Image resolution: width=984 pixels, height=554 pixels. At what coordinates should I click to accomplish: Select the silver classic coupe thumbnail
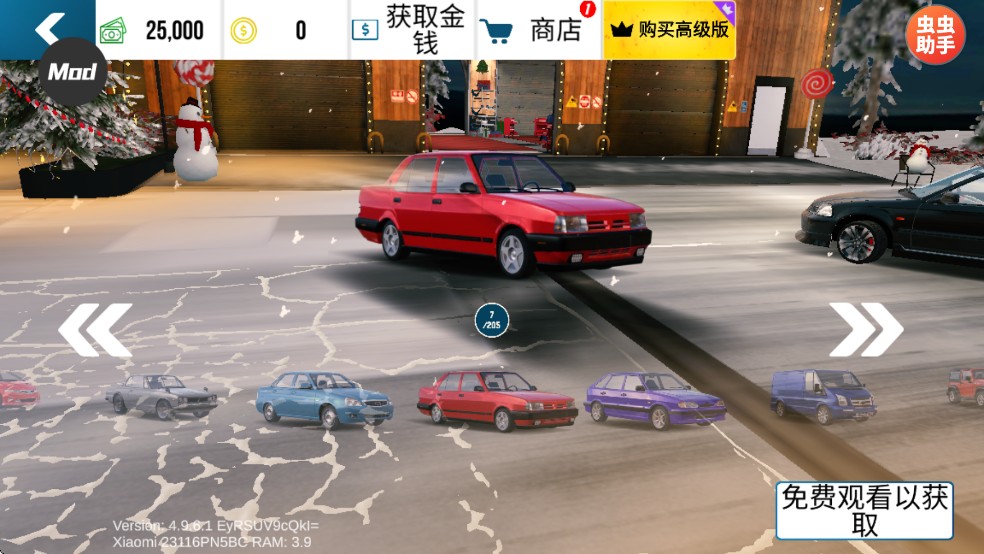[x=162, y=395]
